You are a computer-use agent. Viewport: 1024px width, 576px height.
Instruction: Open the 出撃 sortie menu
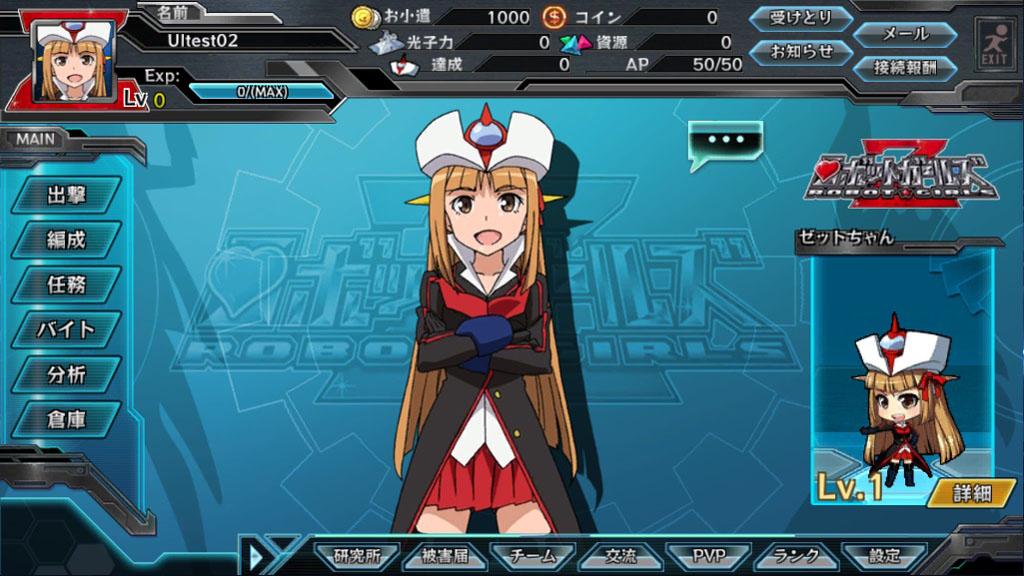(x=66, y=195)
